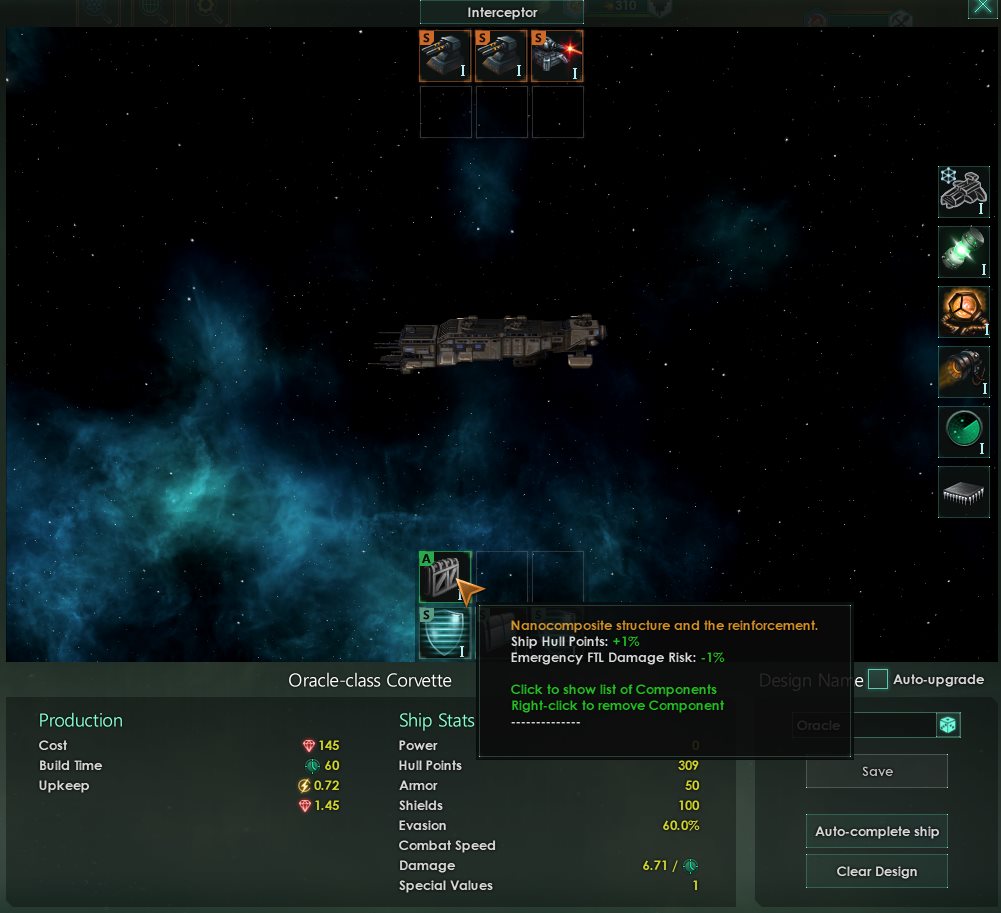This screenshot has width=1001, height=913.
Task: Select the red laser weapon slot
Action: pos(557,56)
